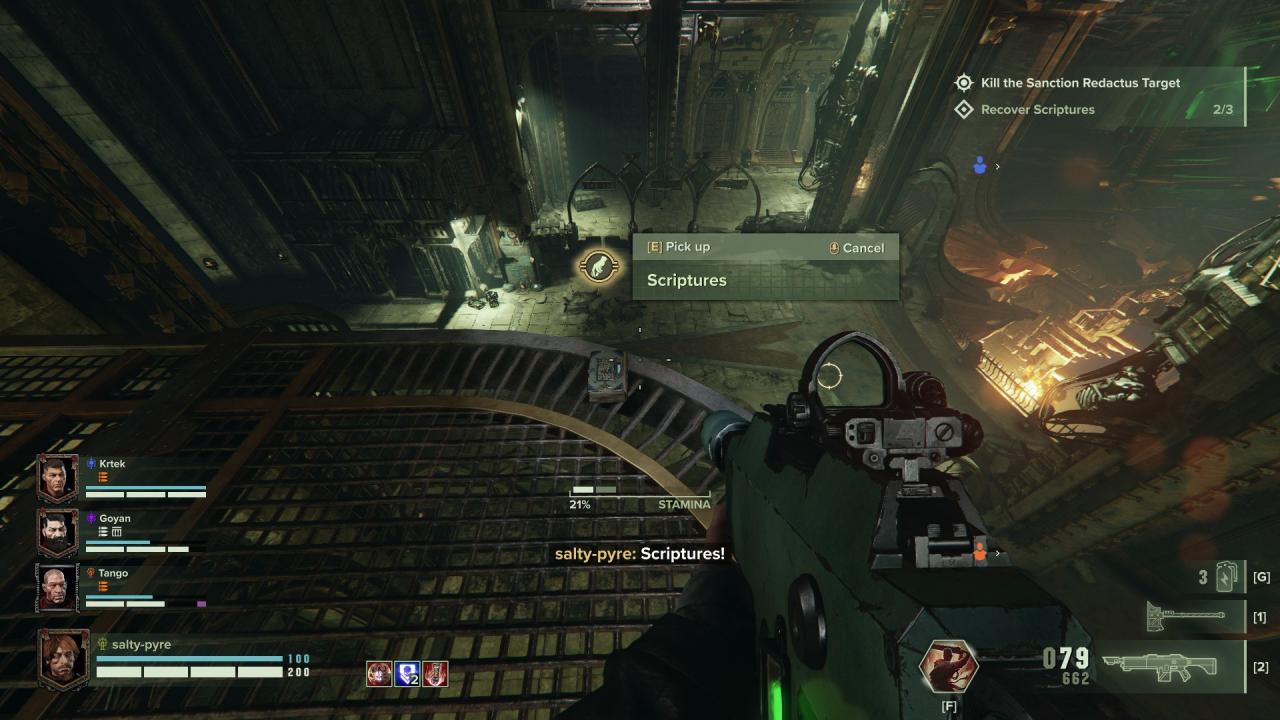Click the Scriptures hand interaction icon
This screenshot has height=720, width=1280.
(x=599, y=266)
